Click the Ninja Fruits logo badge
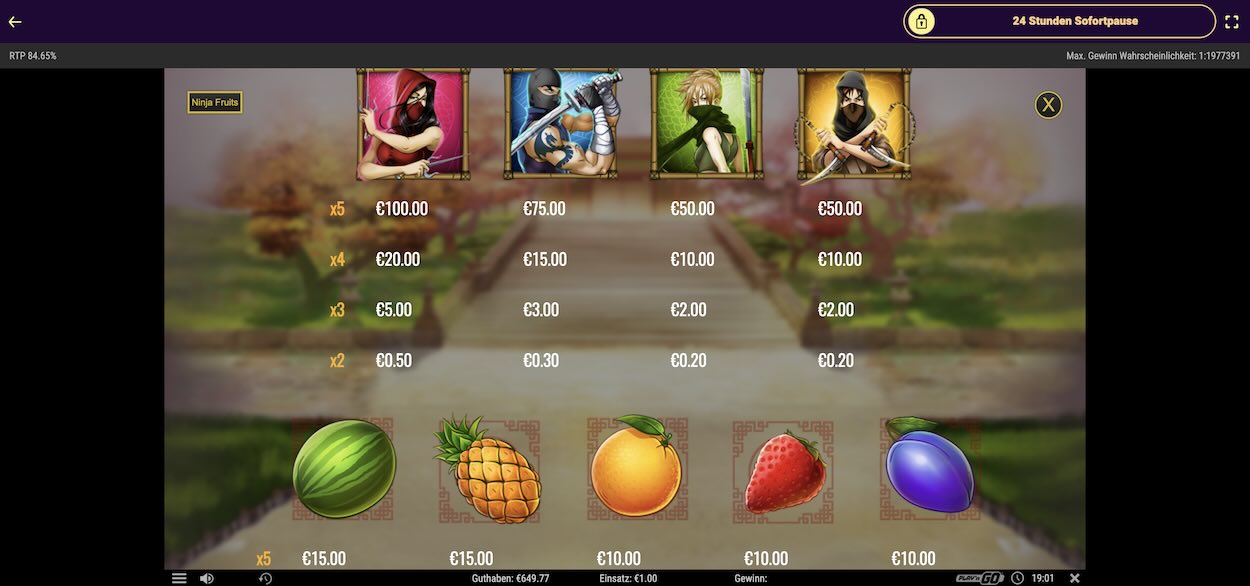This screenshot has height=586, width=1250. click(x=215, y=102)
